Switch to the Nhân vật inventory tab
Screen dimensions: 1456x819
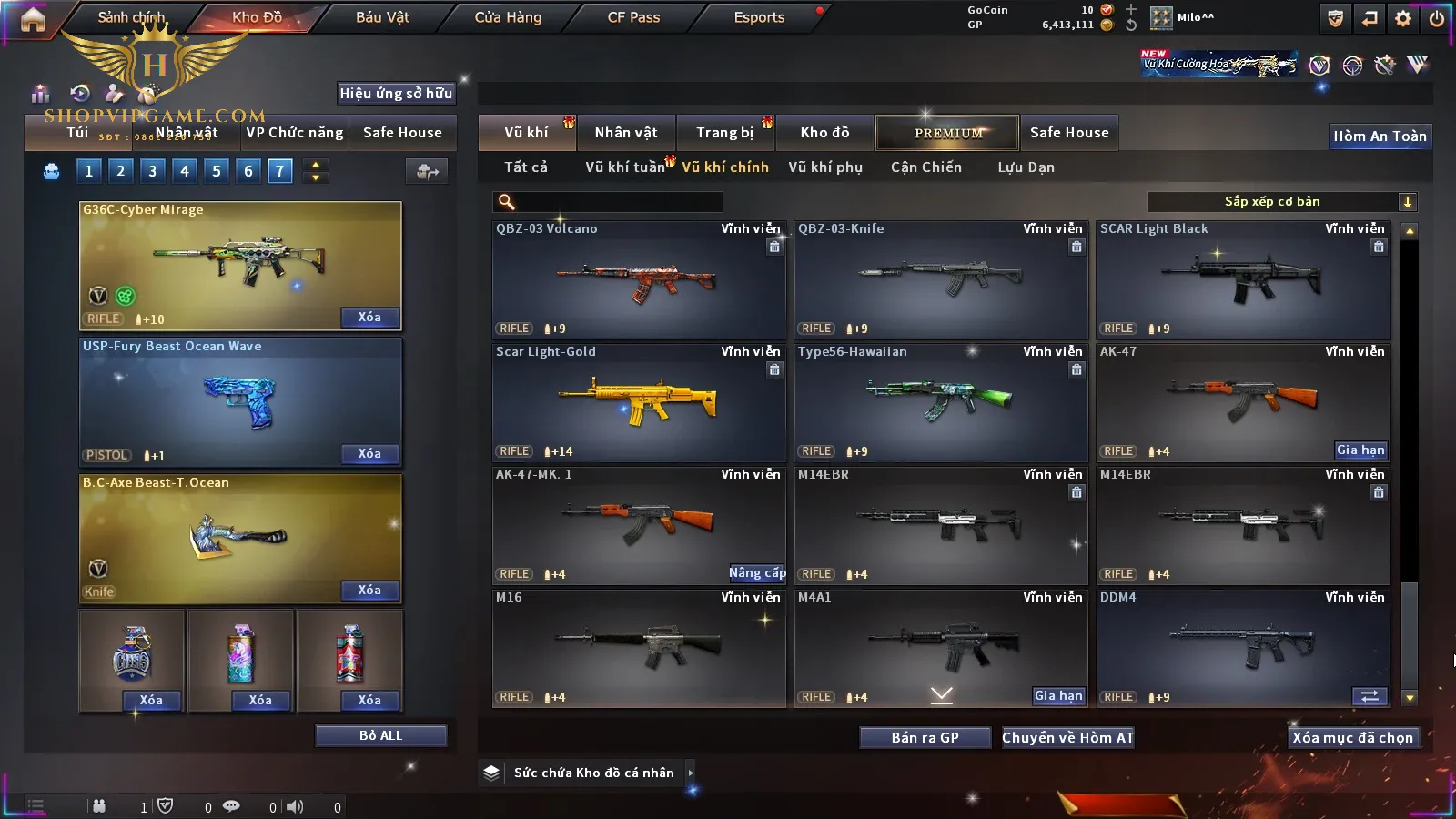626,133
